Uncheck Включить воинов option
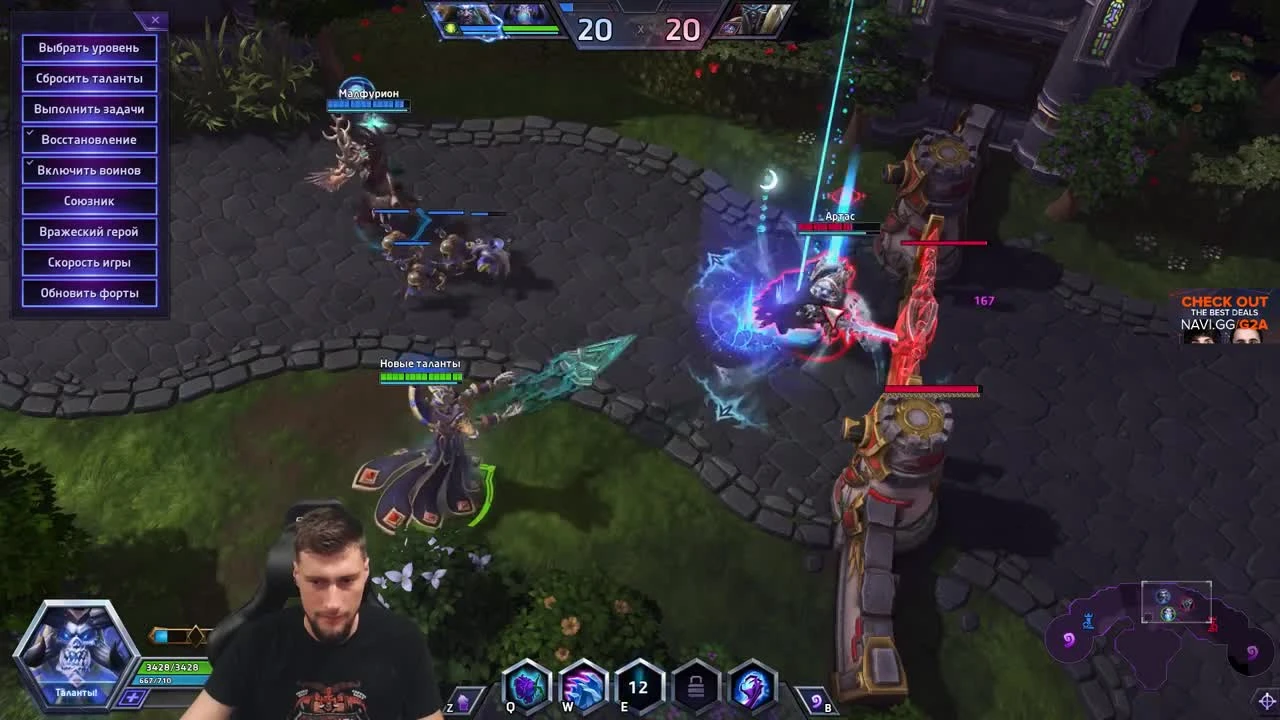 click(88, 170)
